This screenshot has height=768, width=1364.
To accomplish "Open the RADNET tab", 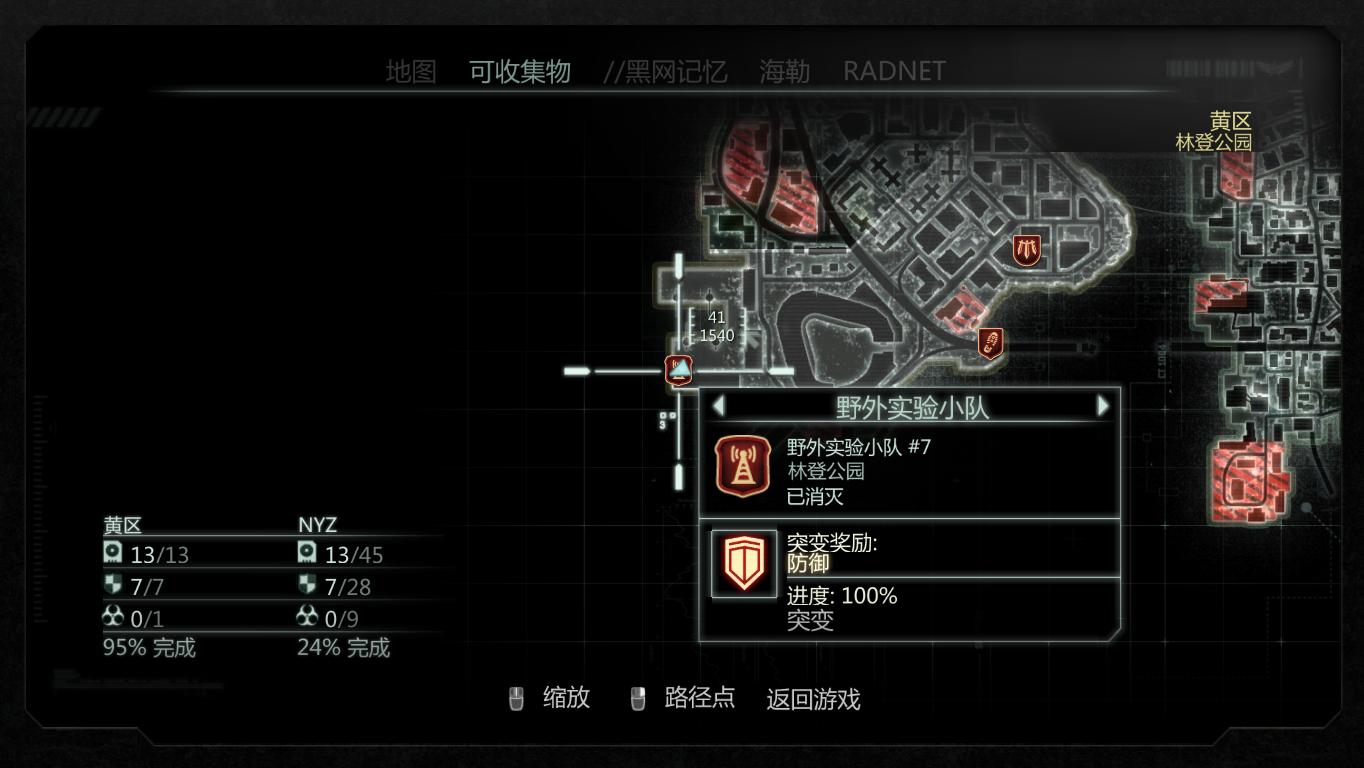I will click(x=895, y=70).
